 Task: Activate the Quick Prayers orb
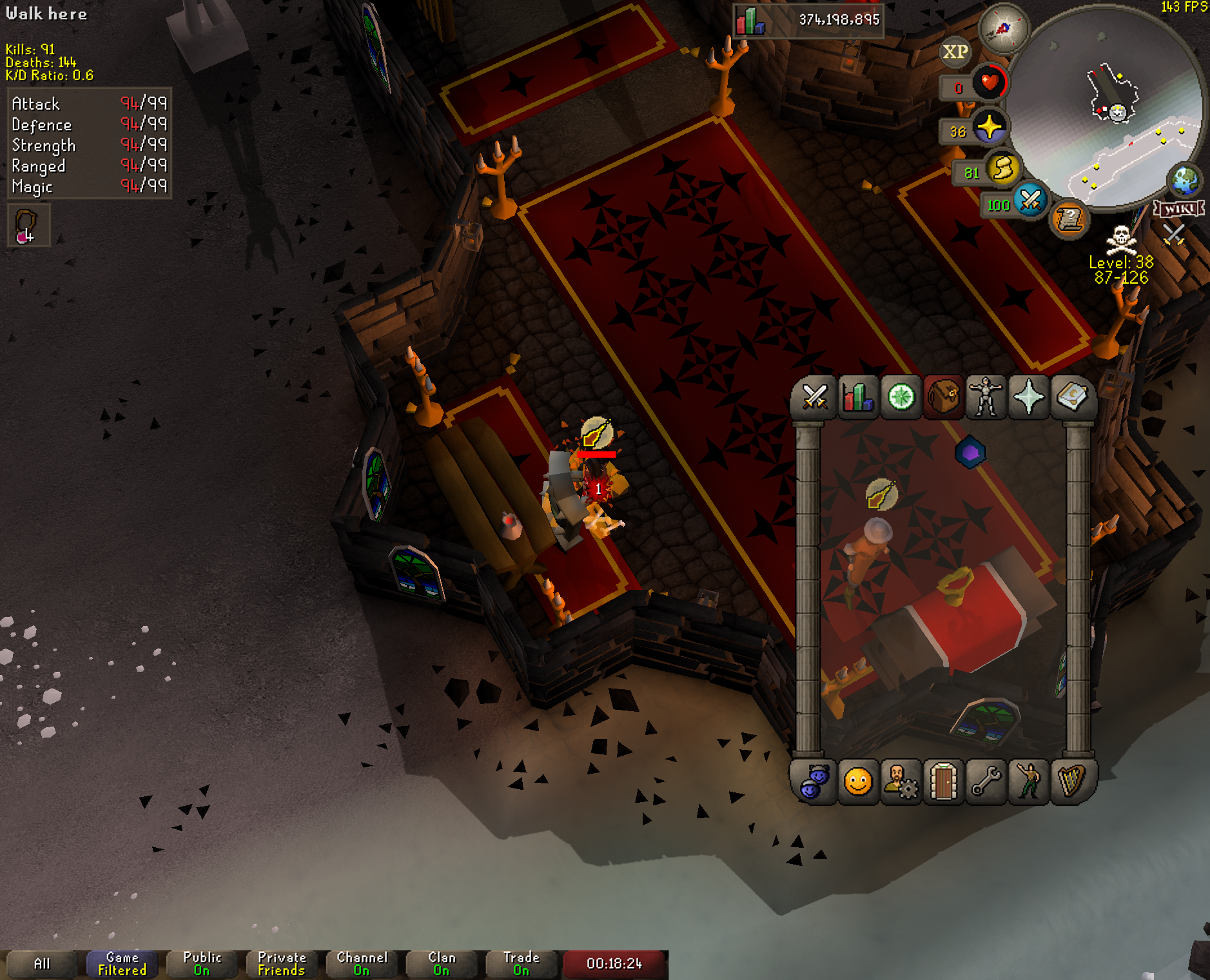click(988, 127)
